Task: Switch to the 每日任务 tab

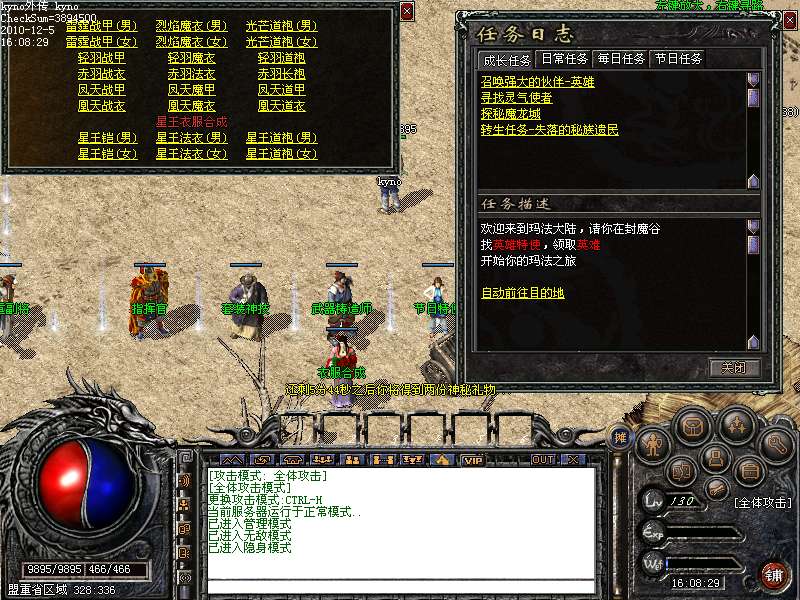Action: coord(620,59)
